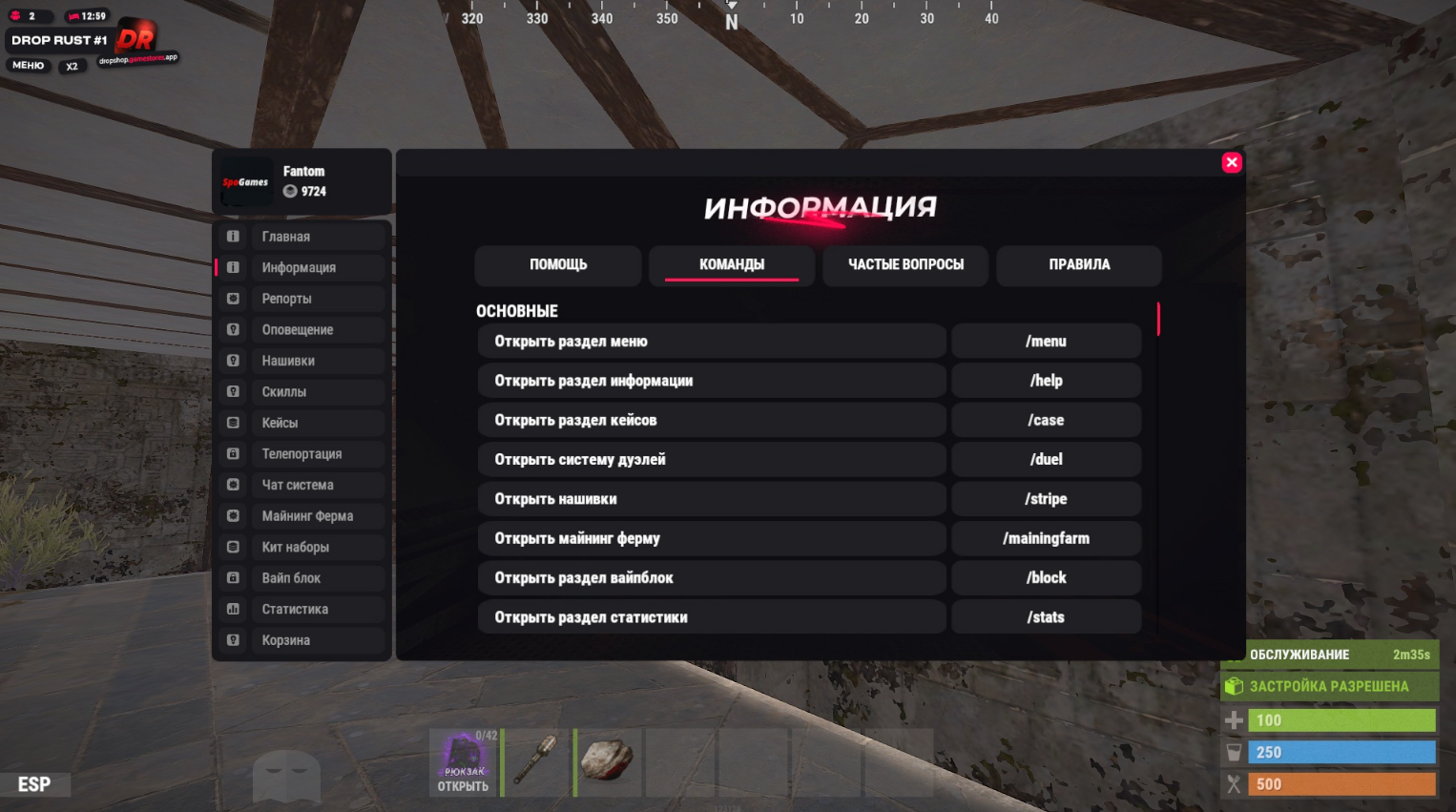
Task: Click the /menu command button
Action: (x=1046, y=342)
